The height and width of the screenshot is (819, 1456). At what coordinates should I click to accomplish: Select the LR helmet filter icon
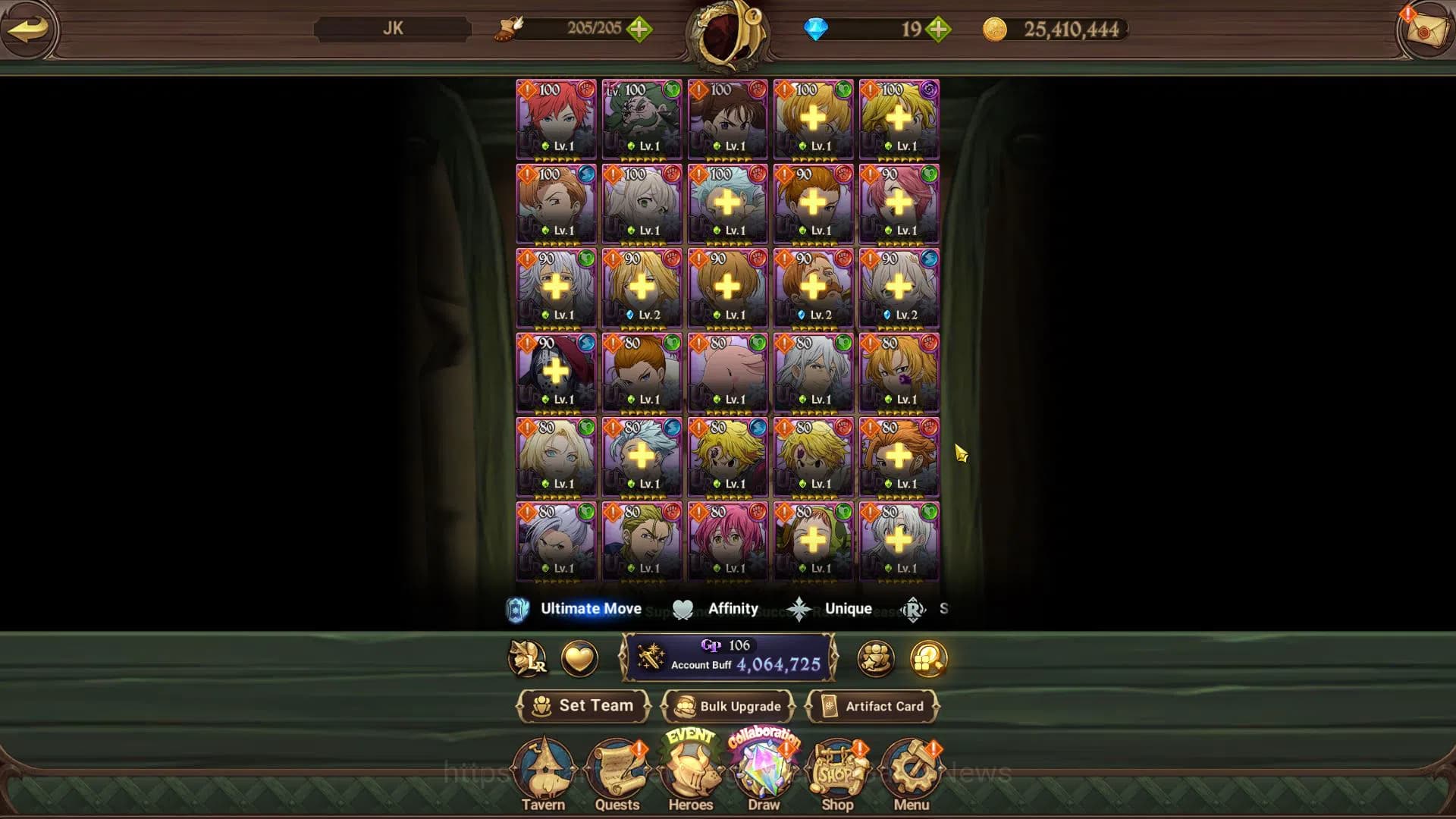point(529,659)
